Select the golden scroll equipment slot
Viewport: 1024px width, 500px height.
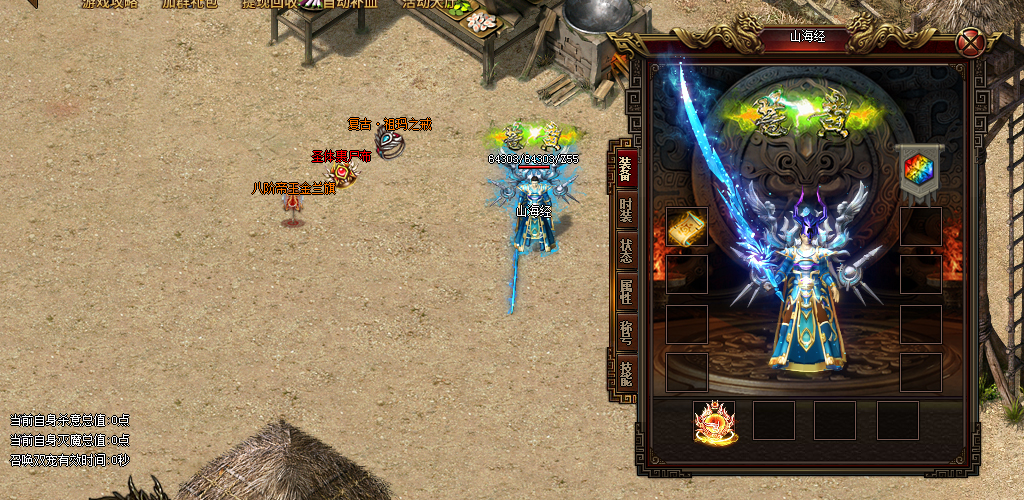point(687,227)
